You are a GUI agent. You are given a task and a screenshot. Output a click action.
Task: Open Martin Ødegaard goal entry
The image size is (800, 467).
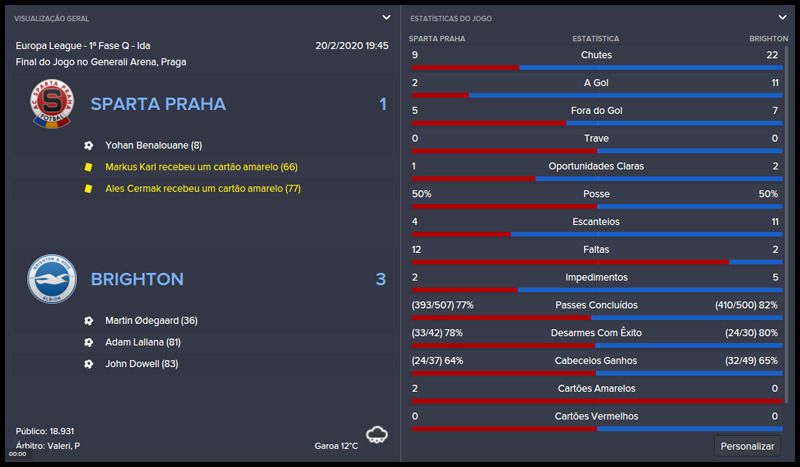[151, 320]
